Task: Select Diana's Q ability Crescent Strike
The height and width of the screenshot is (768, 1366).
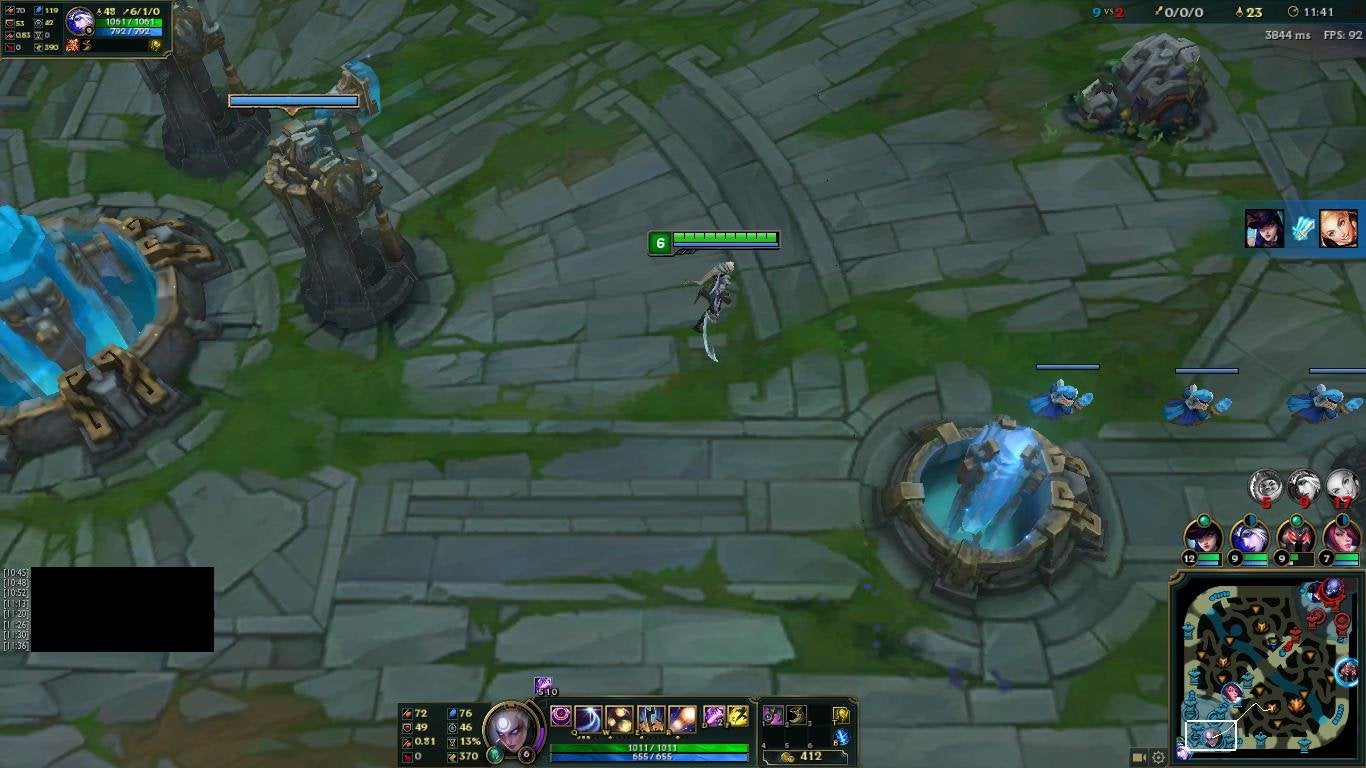Action: [588, 717]
